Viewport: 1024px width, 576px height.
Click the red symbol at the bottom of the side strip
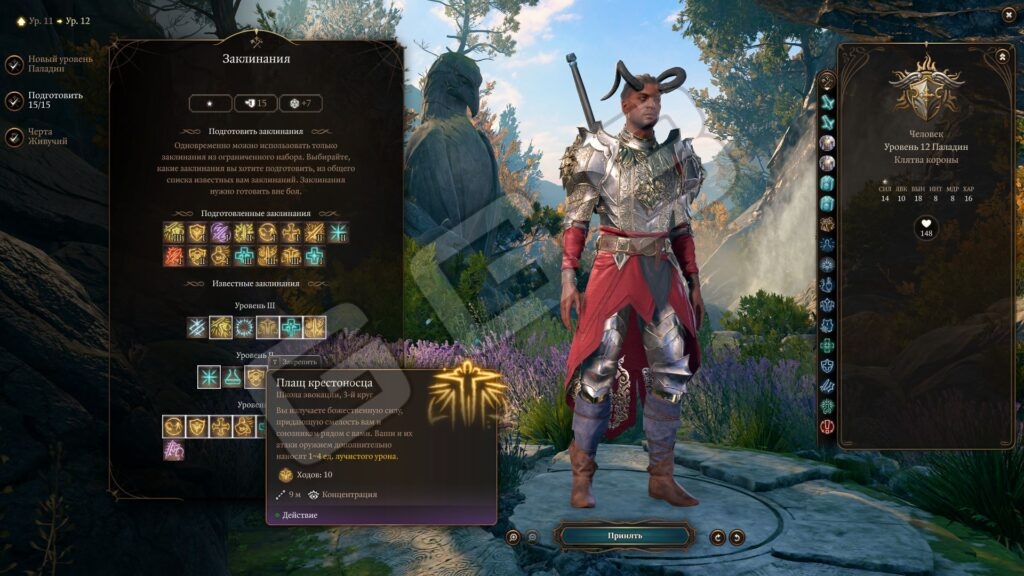tap(827, 427)
